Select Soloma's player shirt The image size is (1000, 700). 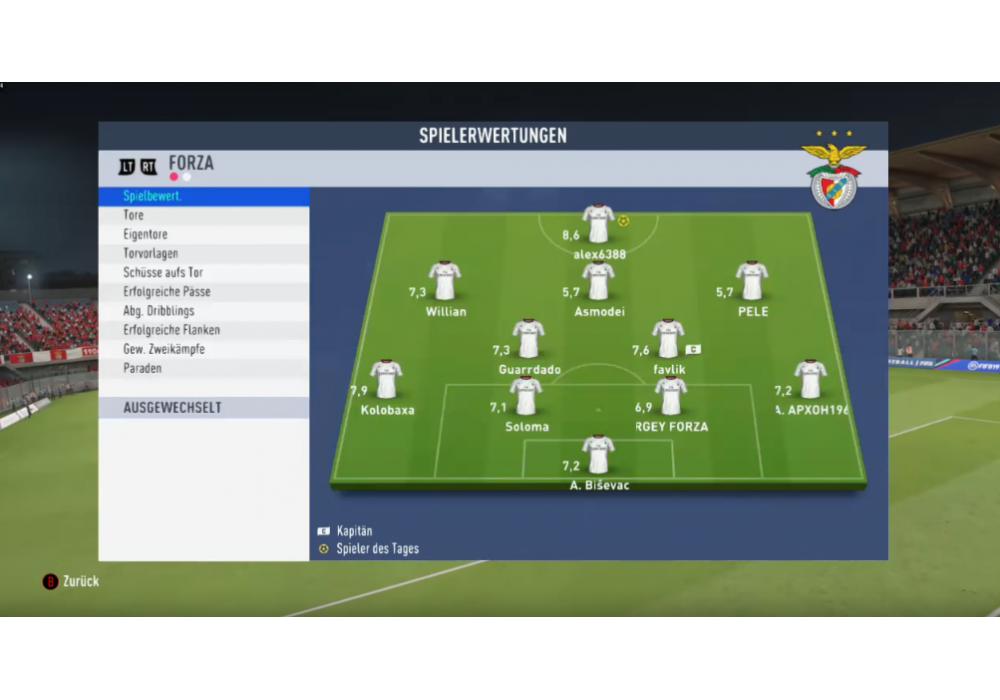pos(526,396)
